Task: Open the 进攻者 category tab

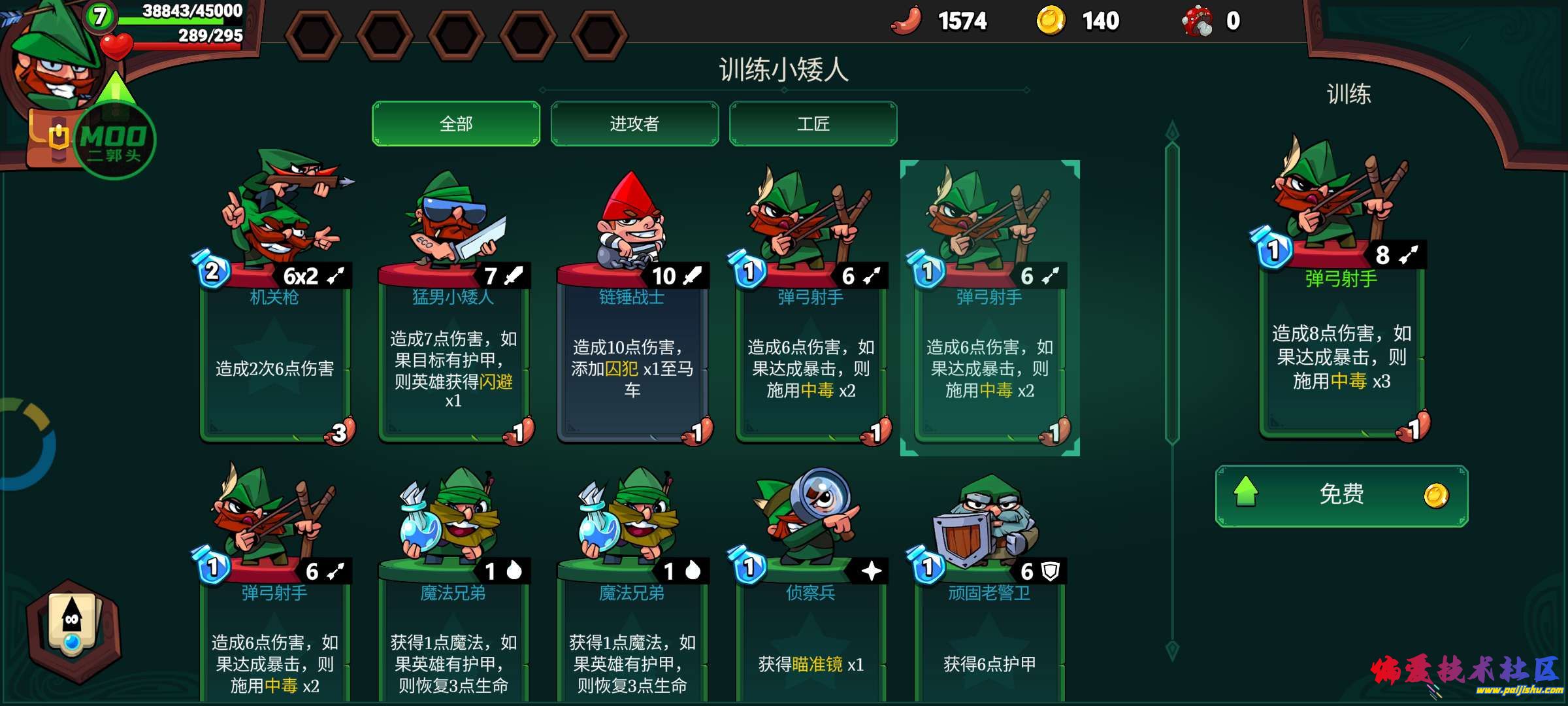Action: 634,124
